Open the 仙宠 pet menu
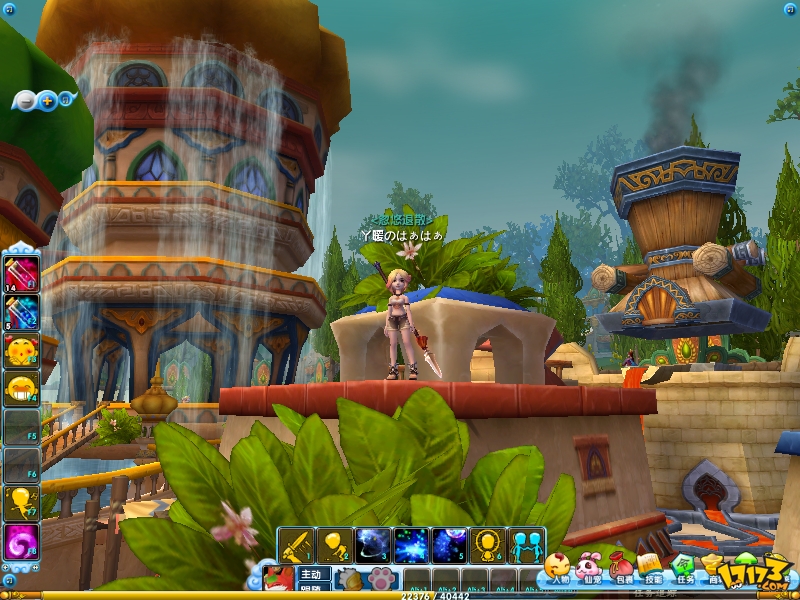The image size is (800, 600). point(589,570)
